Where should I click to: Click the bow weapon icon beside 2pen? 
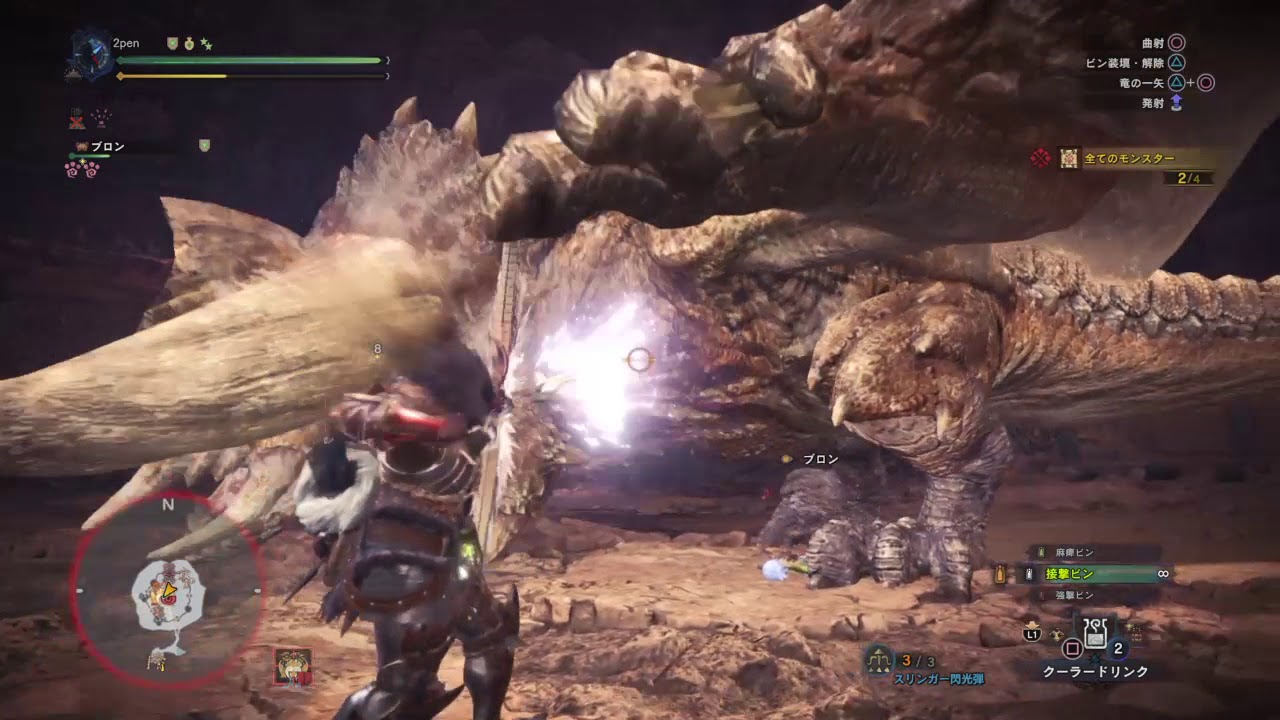pyautogui.click(x=87, y=54)
